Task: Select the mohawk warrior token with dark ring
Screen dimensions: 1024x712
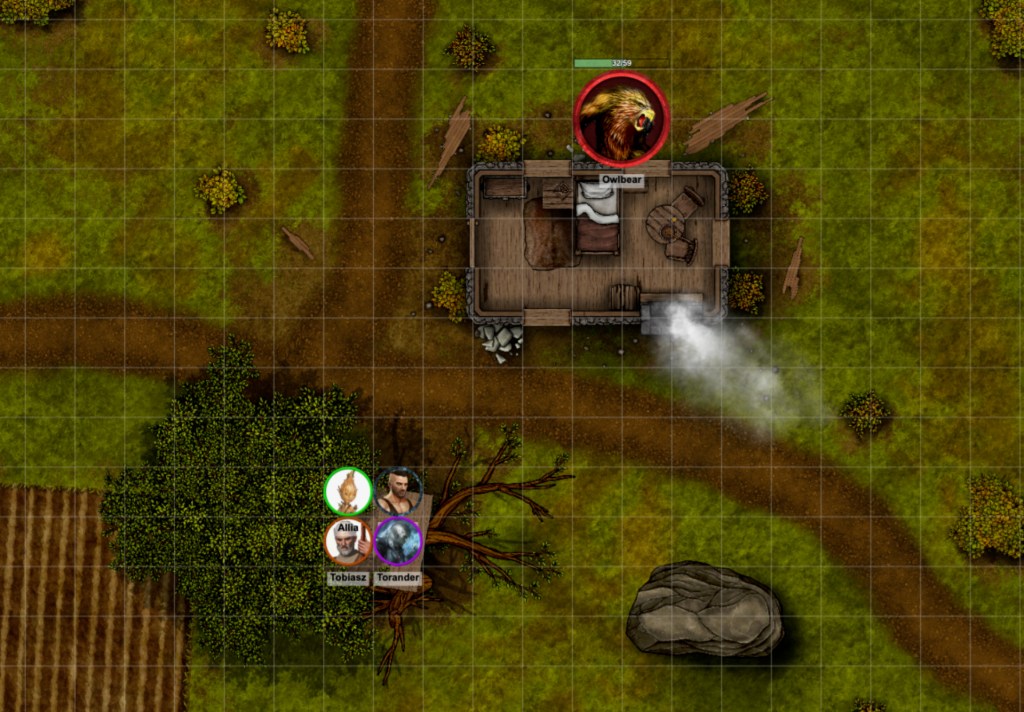Action: coord(398,491)
